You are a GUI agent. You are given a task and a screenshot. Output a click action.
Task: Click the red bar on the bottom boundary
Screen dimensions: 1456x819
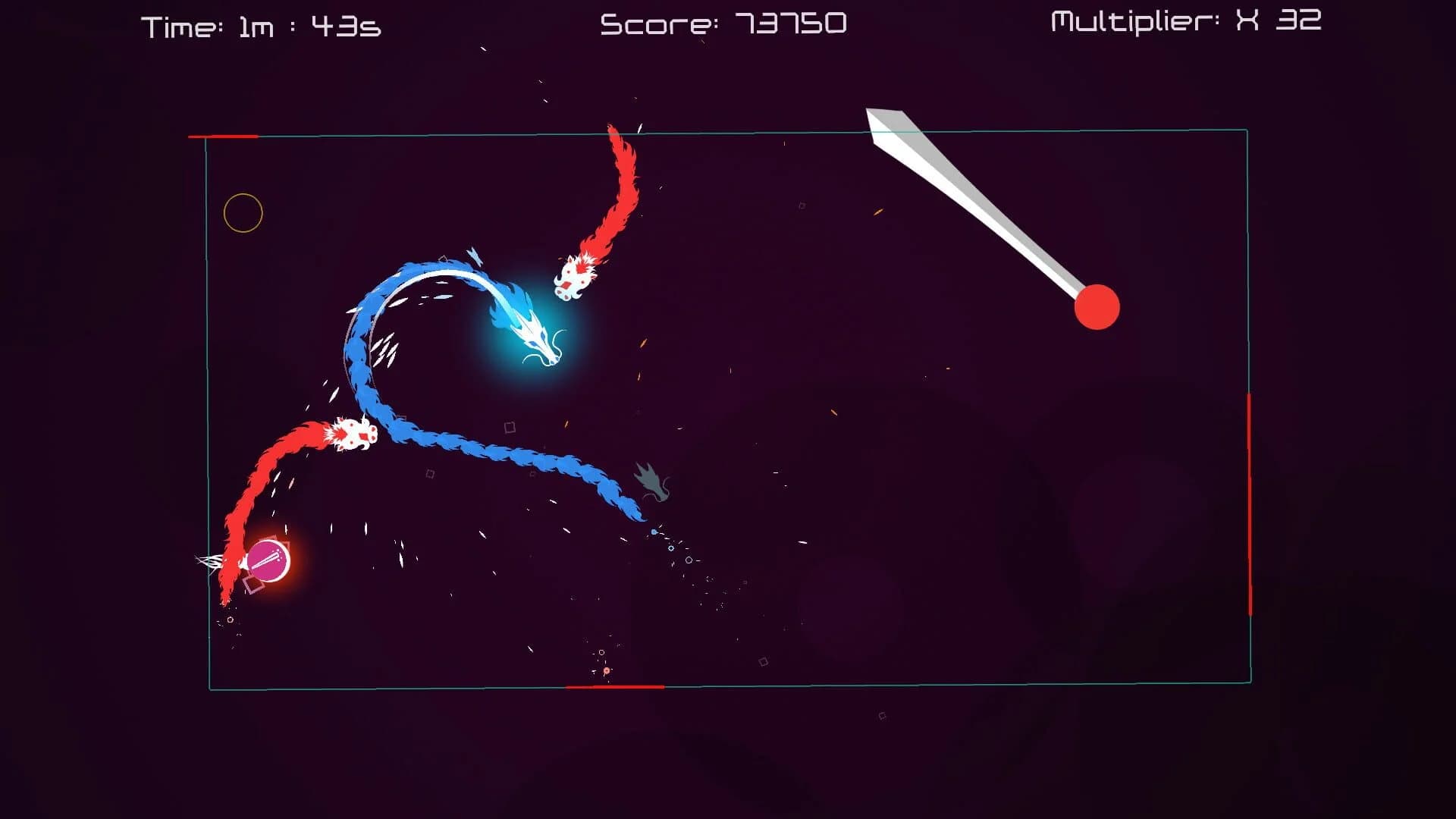(614, 688)
